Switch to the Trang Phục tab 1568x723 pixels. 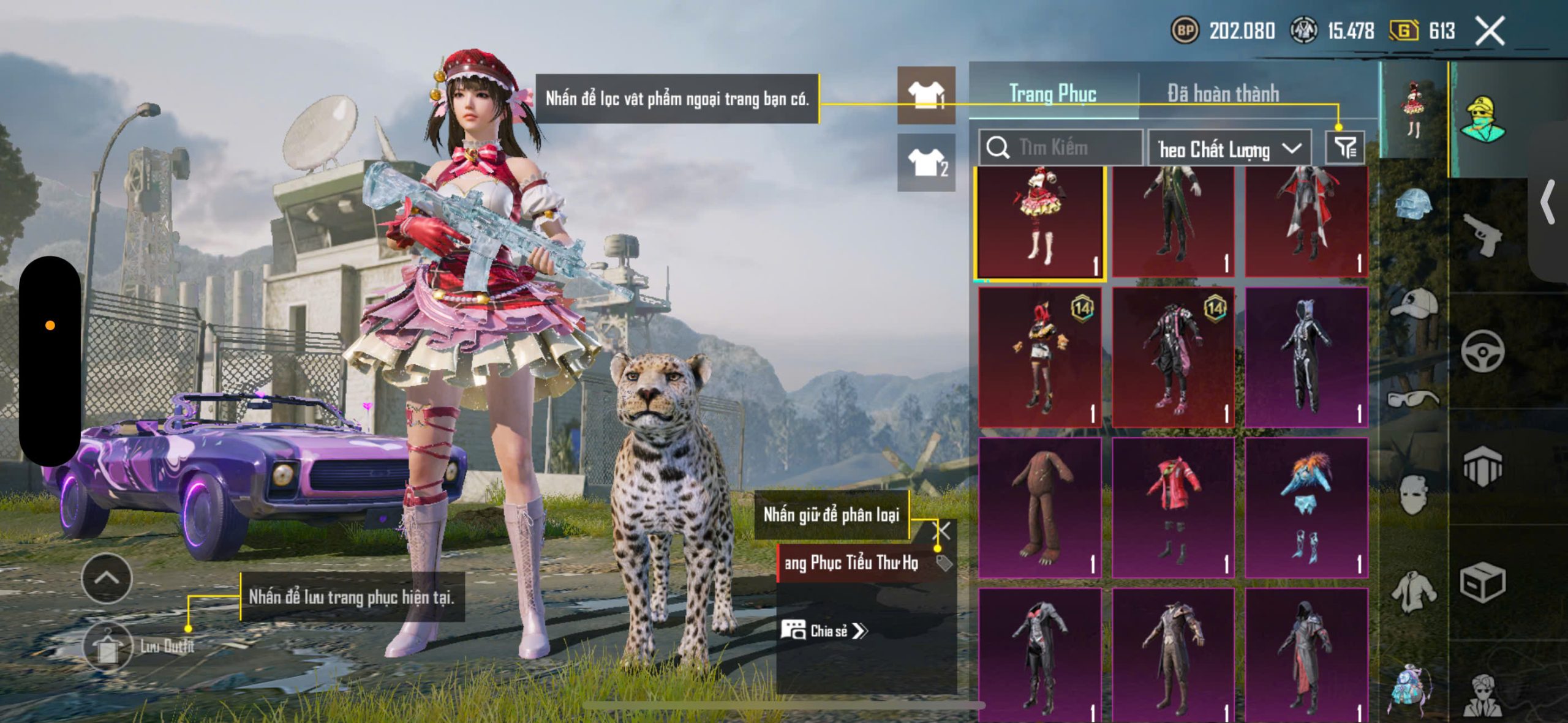(x=1052, y=94)
